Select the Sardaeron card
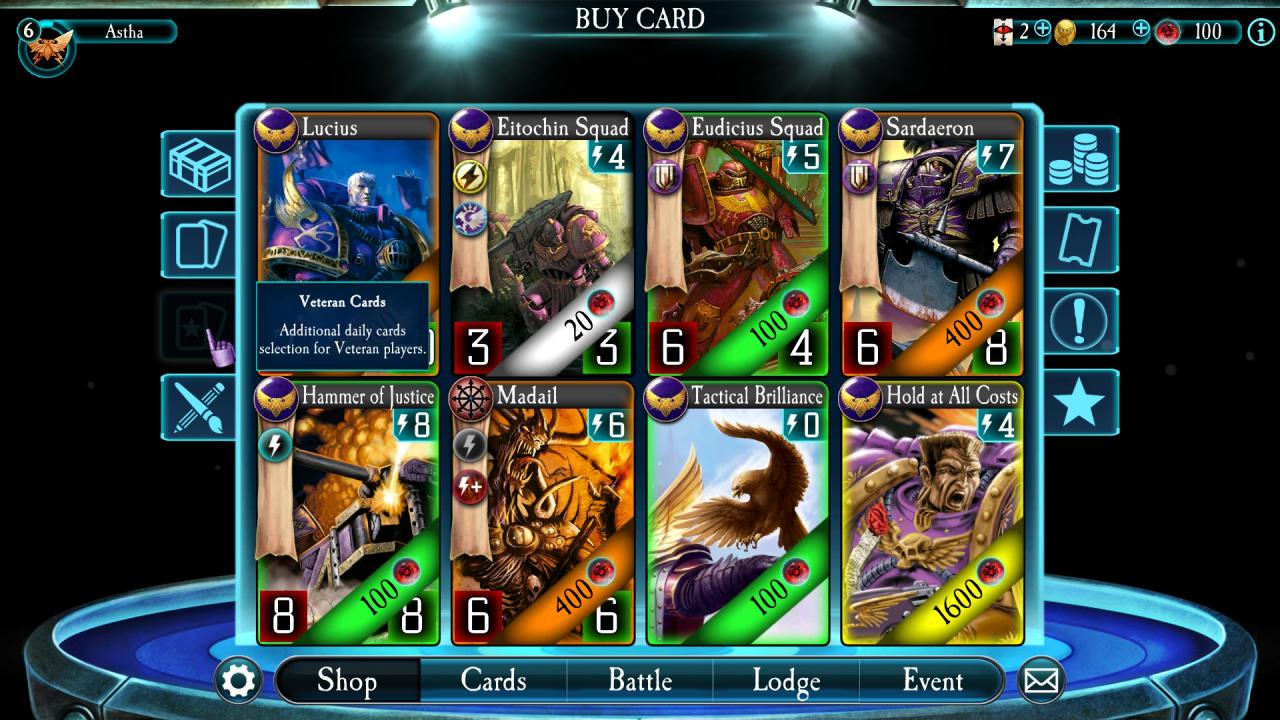This screenshot has width=1280, height=720. click(931, 243)
